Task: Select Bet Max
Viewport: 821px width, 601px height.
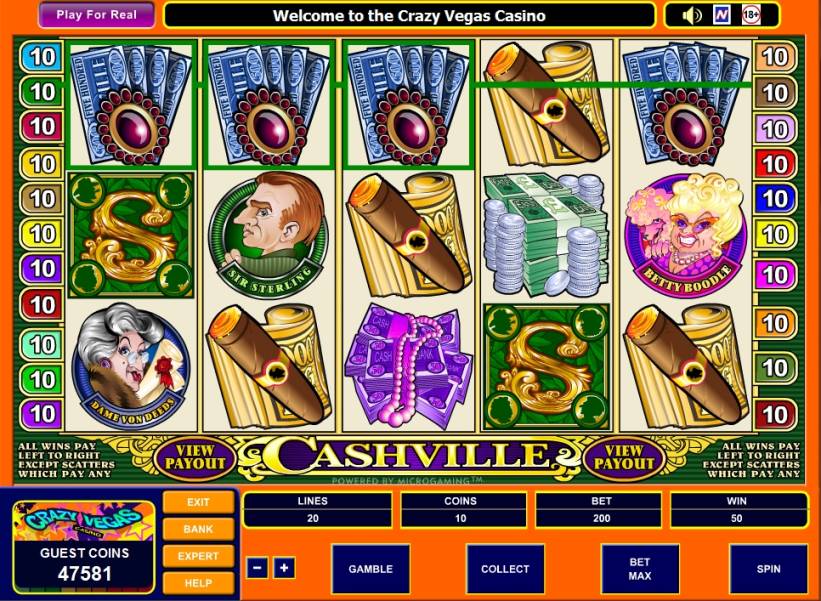Action: tap(640, 568)
